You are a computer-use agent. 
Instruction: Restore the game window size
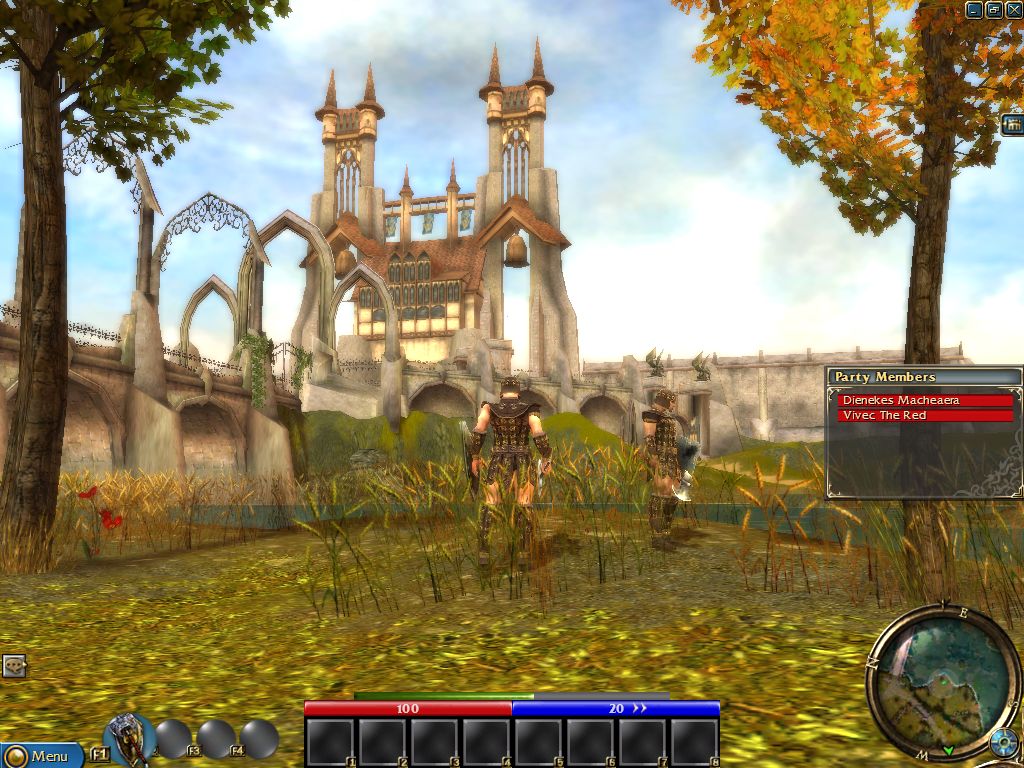coord(993,10)
